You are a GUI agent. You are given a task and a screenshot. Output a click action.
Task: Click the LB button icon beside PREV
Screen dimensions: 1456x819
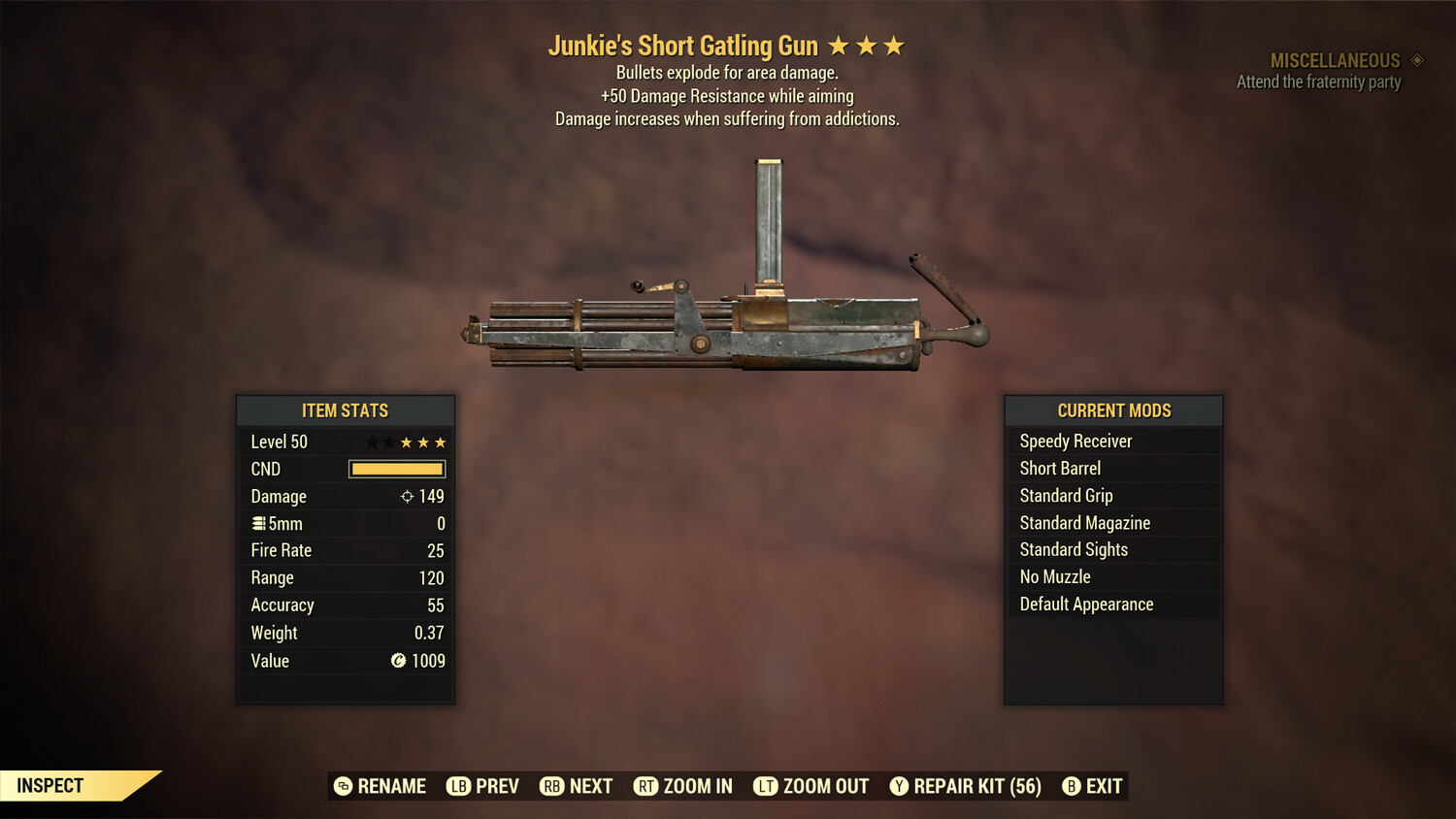tap(457, 786)
